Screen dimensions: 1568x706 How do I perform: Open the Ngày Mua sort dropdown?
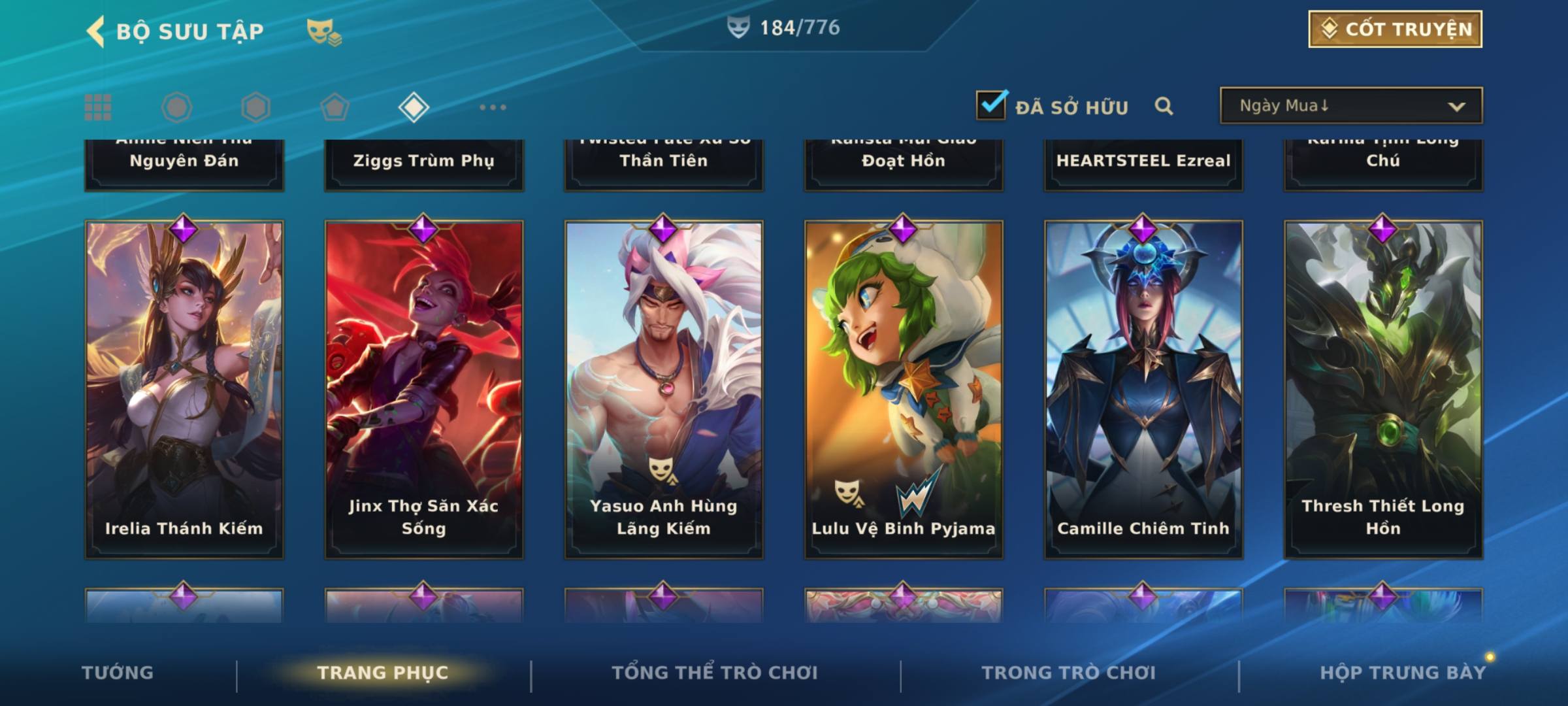coord(1350,106)
